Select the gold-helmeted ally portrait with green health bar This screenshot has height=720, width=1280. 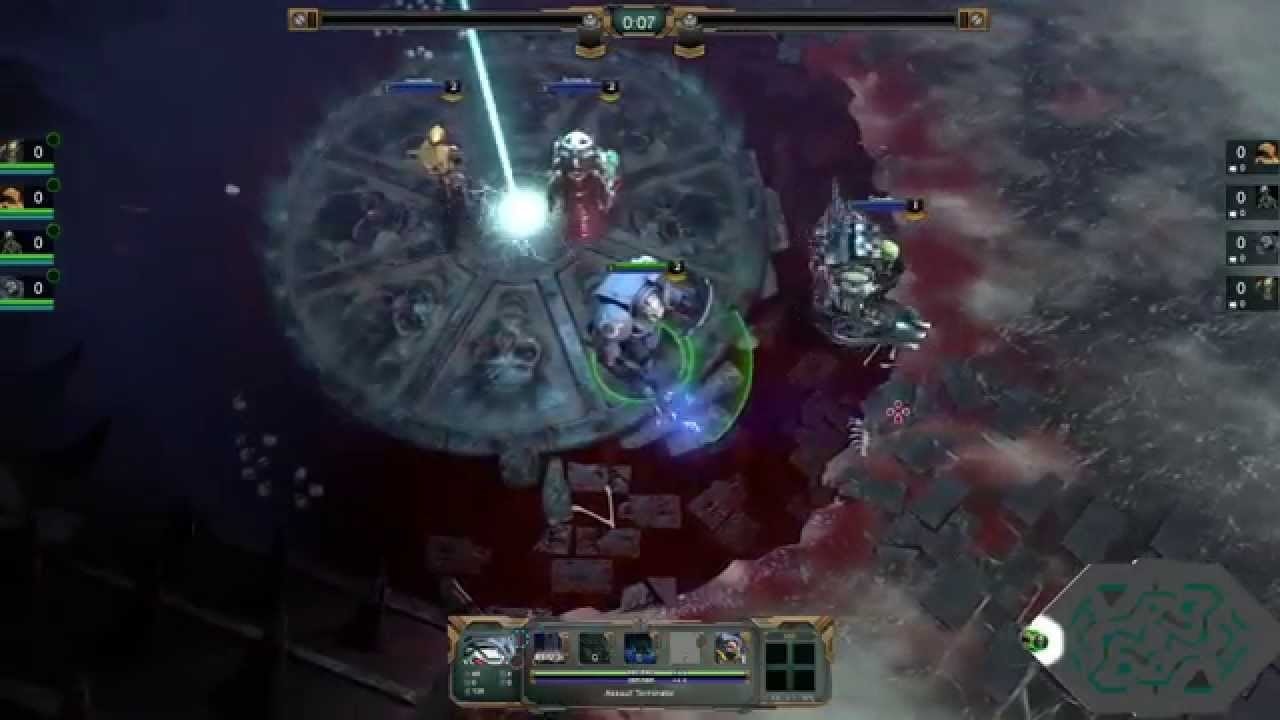point(12,197)
